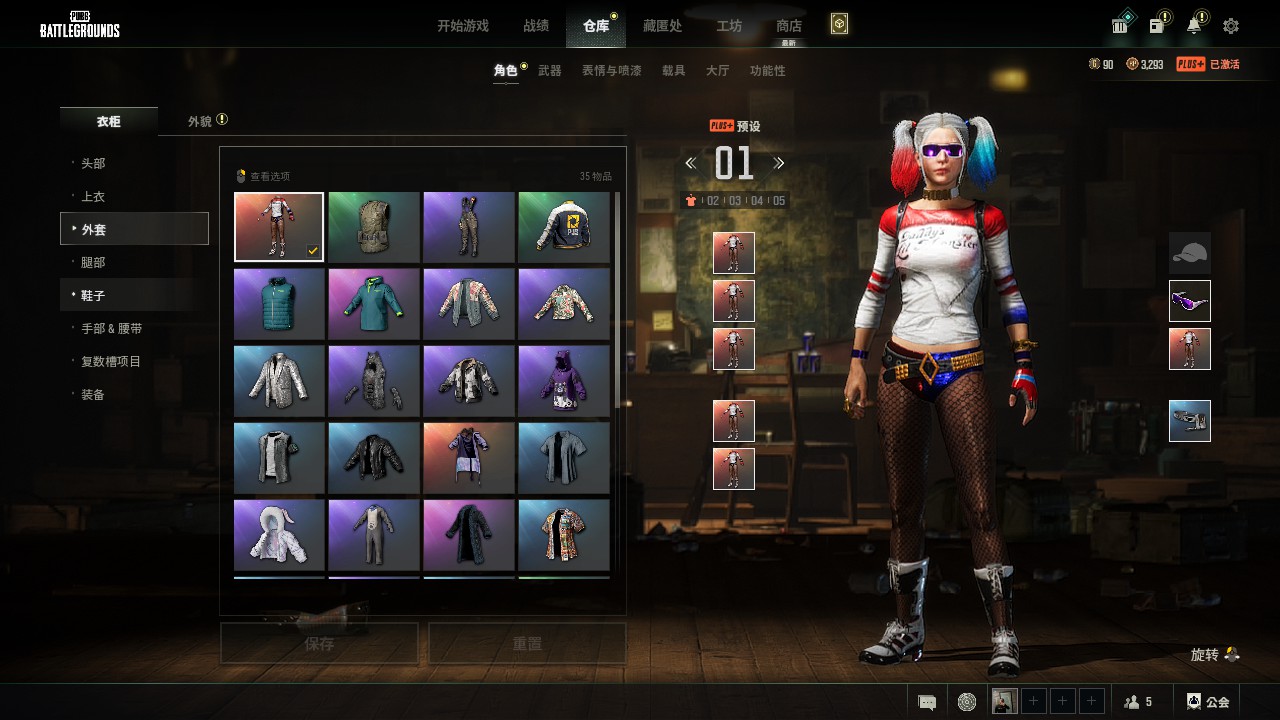
Task: Open the 公会 guild button
Action: tap(1208, 702)
